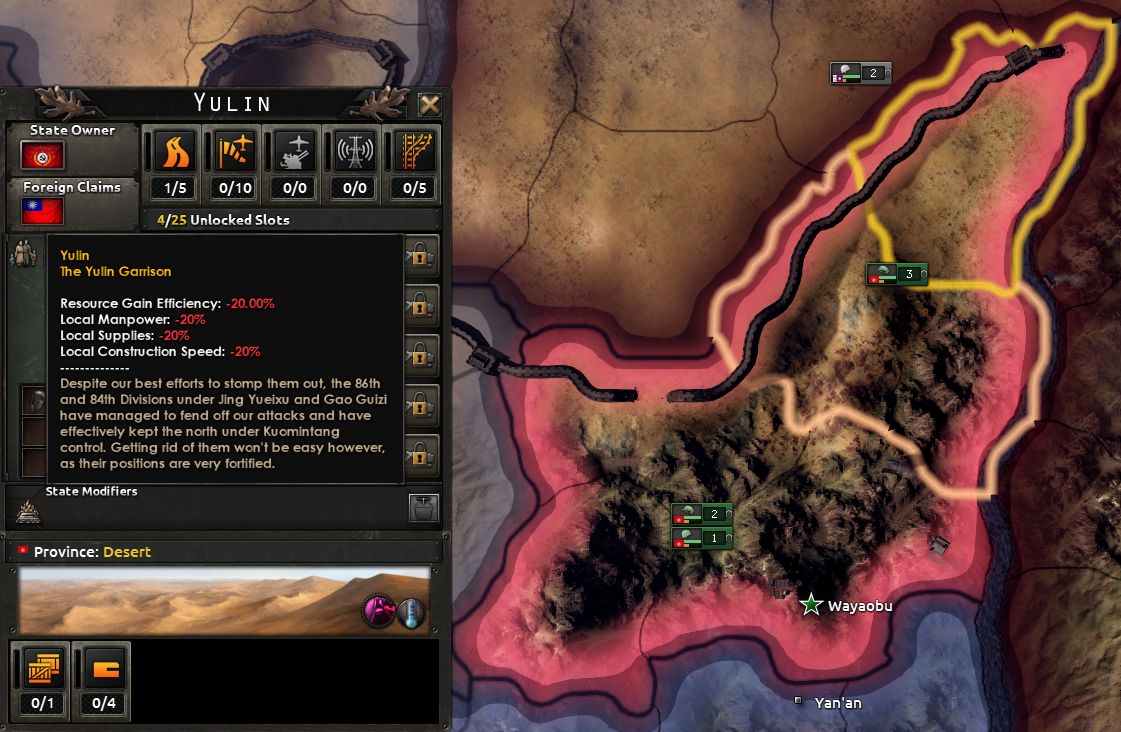
Task: Select the single-division army counter
Action: click(x=702, y=538)
